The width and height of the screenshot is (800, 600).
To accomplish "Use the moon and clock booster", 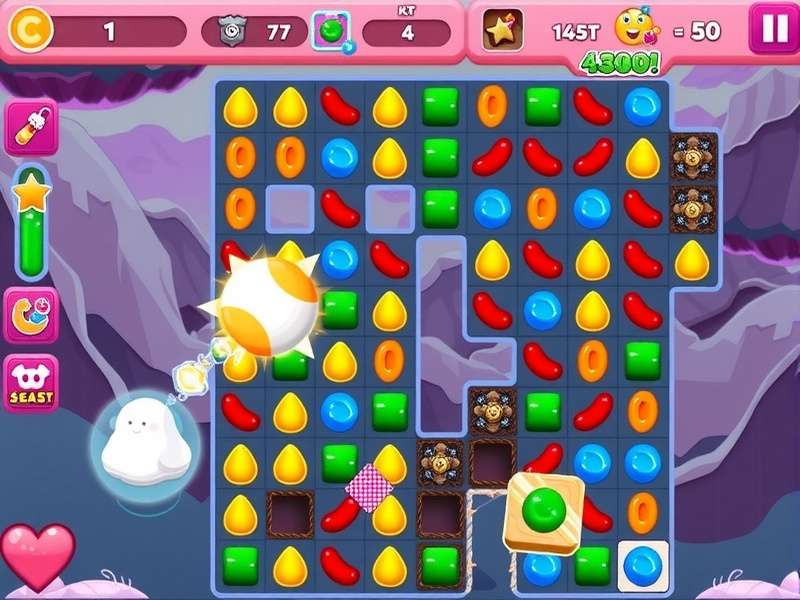I will (x=31, y=314).
